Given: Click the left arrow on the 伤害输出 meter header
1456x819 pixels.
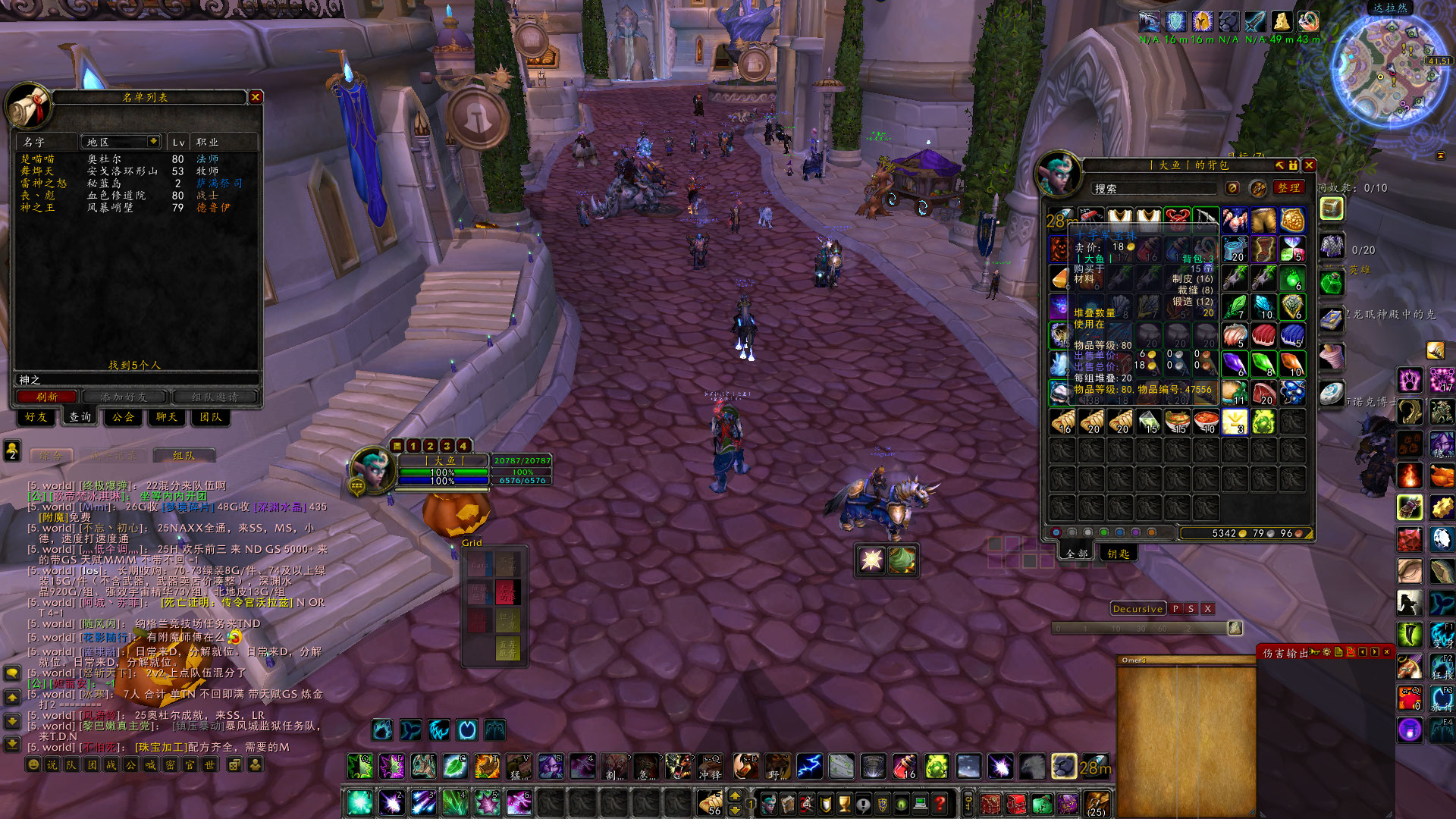Looking at the screenshot, I should pos(1362,652).
